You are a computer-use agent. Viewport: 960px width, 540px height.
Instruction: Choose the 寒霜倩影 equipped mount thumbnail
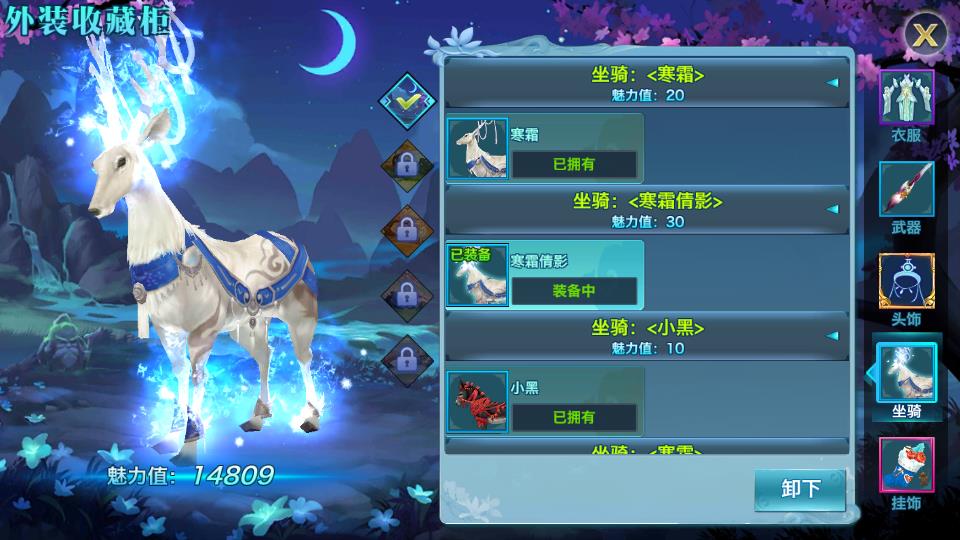[478, 276]
